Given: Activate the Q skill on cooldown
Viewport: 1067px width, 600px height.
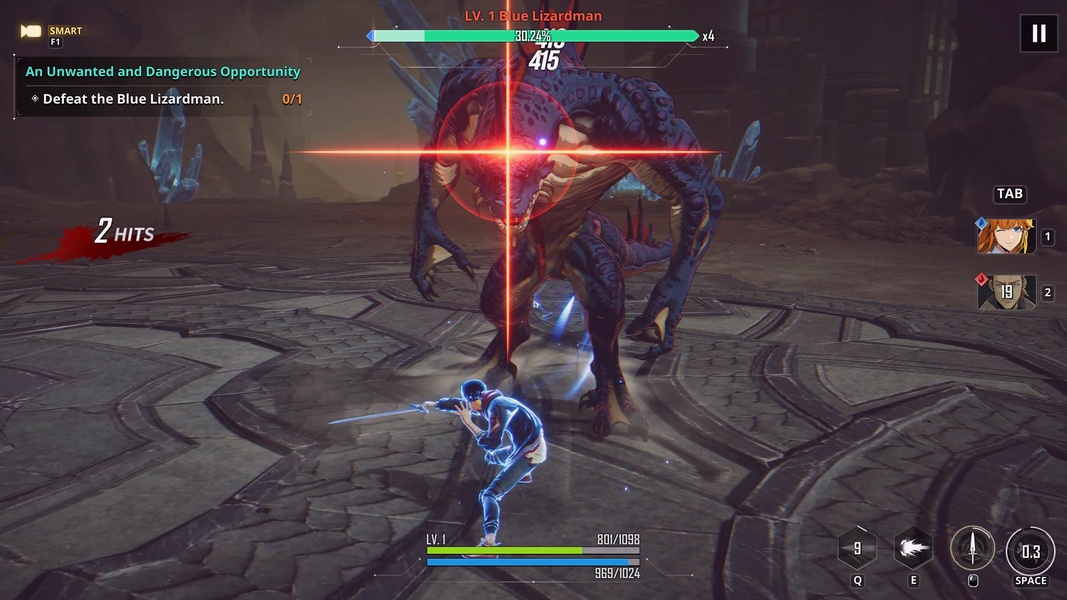Looking at the screenshot, I should pos(857,549).
